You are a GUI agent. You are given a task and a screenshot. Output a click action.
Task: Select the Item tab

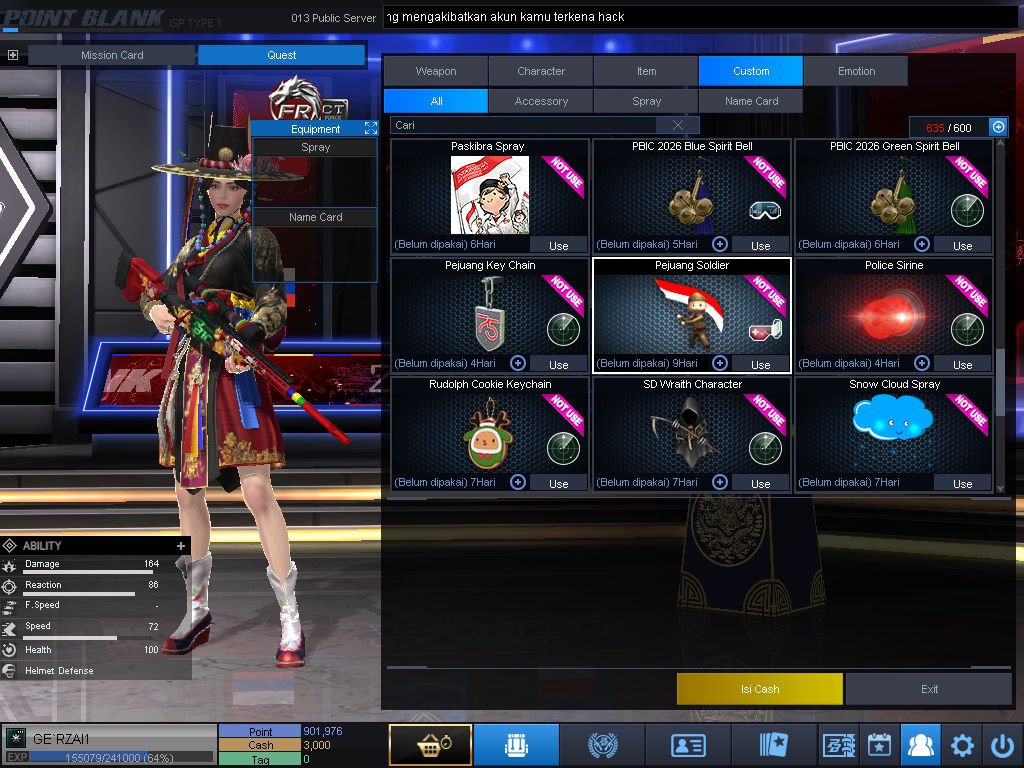pyautogui.click(x=646, y=71)
